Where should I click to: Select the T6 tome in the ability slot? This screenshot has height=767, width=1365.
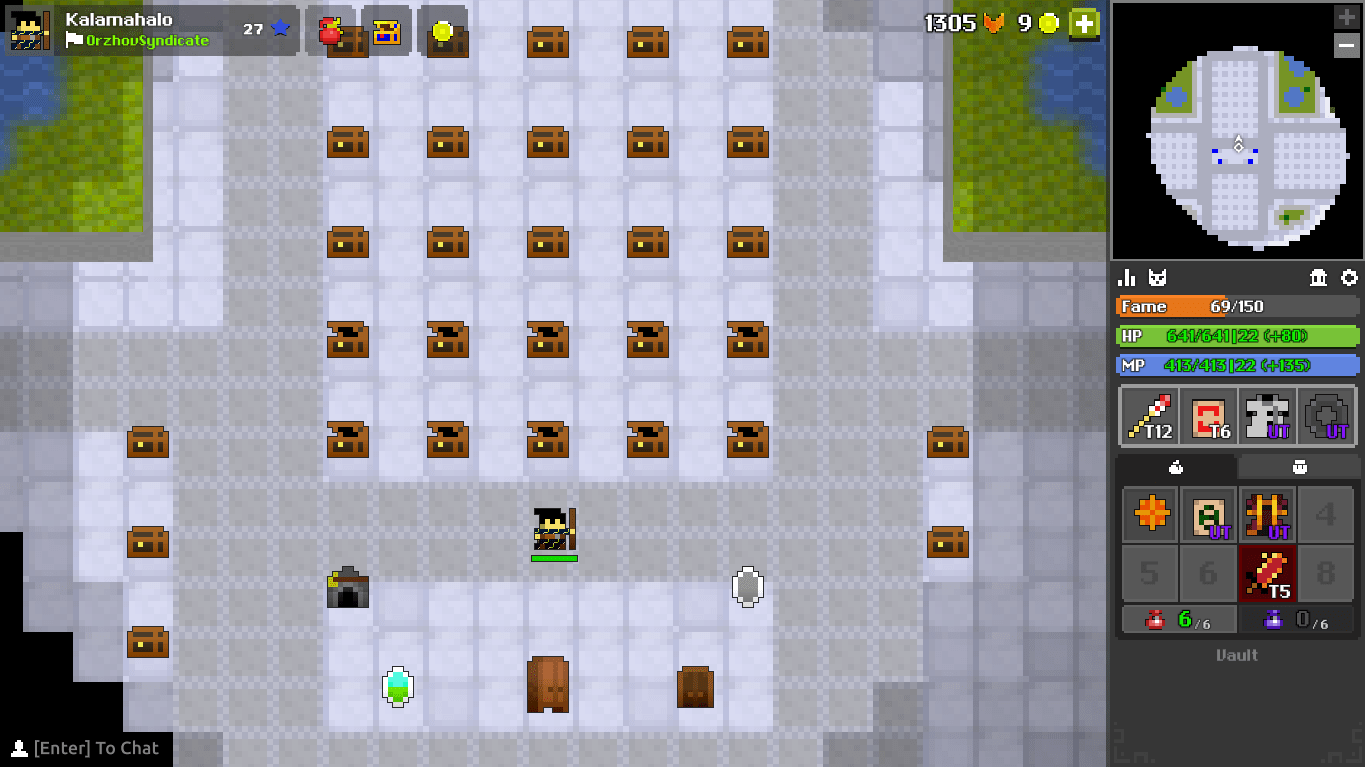[1208, 416]
